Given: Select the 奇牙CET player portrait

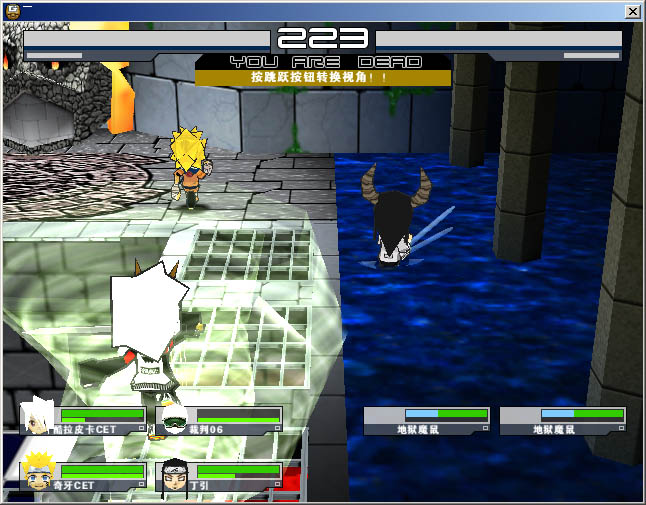Looking at the screenshot, I should (39, 473).
